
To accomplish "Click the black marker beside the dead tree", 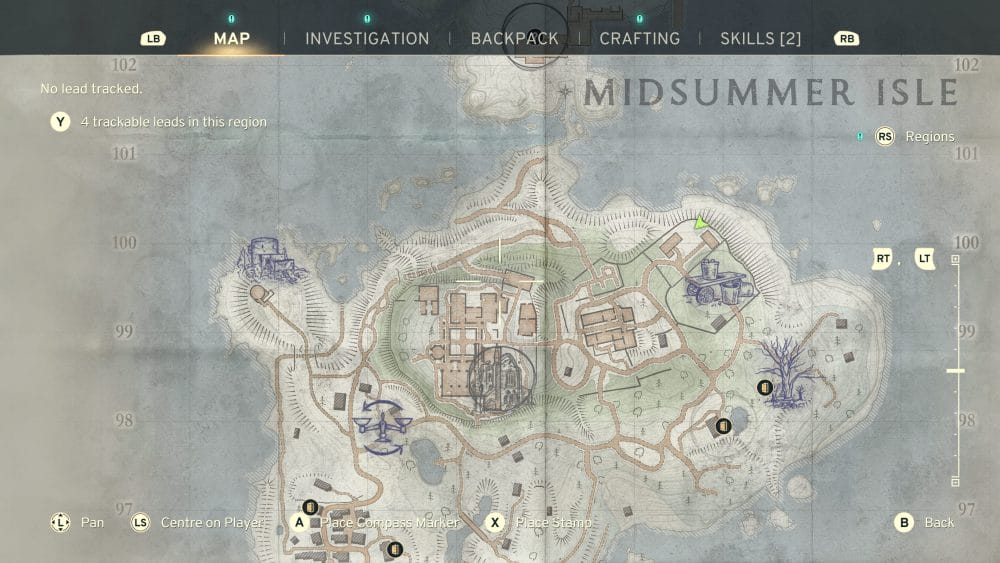I will click(765, 387).
